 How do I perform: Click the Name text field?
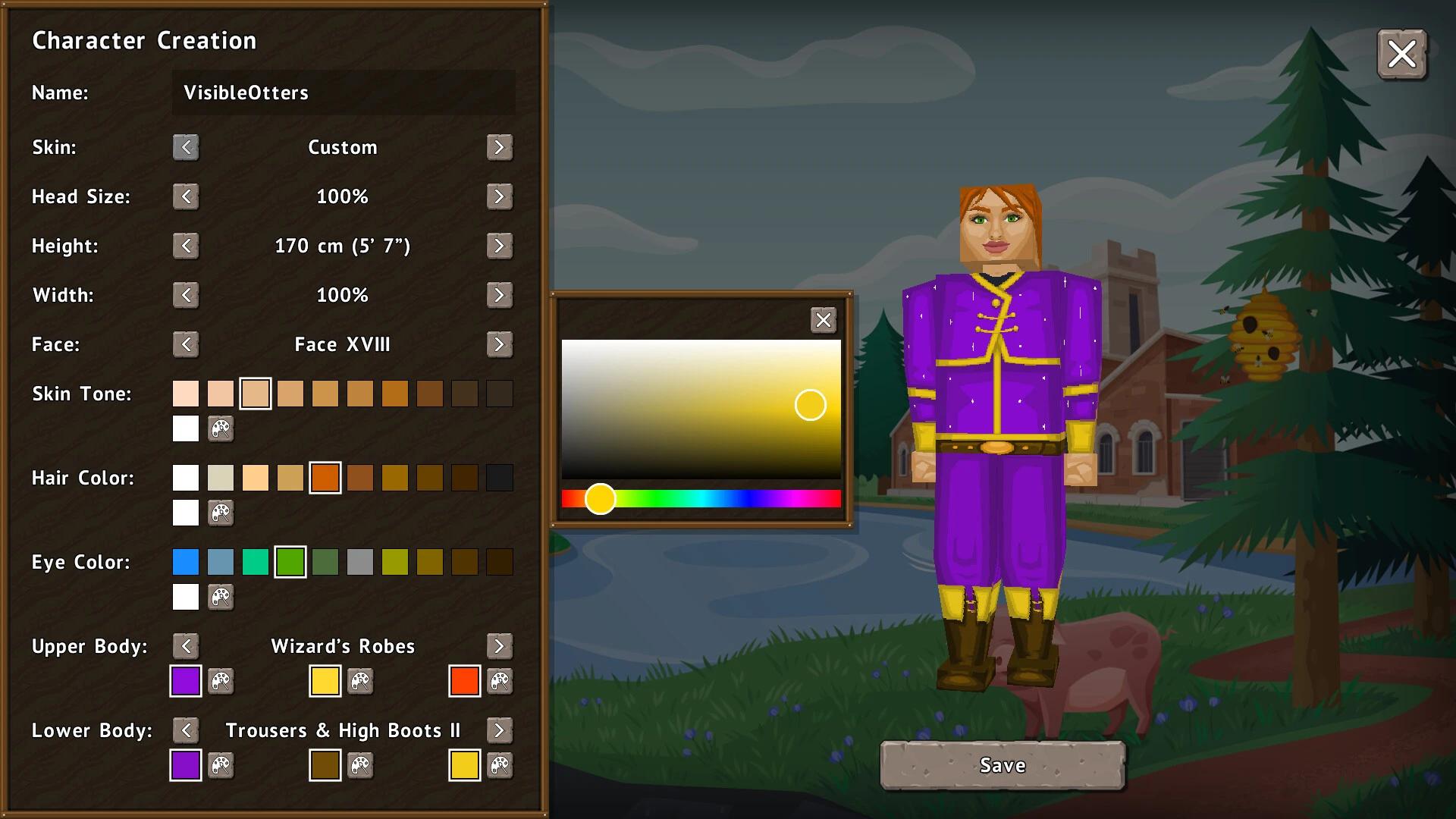[343, 93]
